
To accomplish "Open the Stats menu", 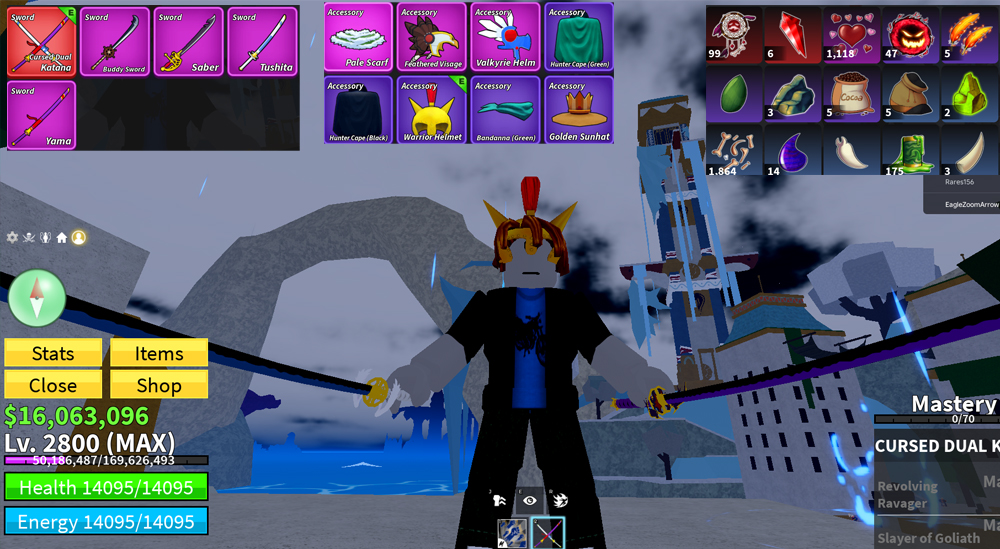I will [53, 353].
